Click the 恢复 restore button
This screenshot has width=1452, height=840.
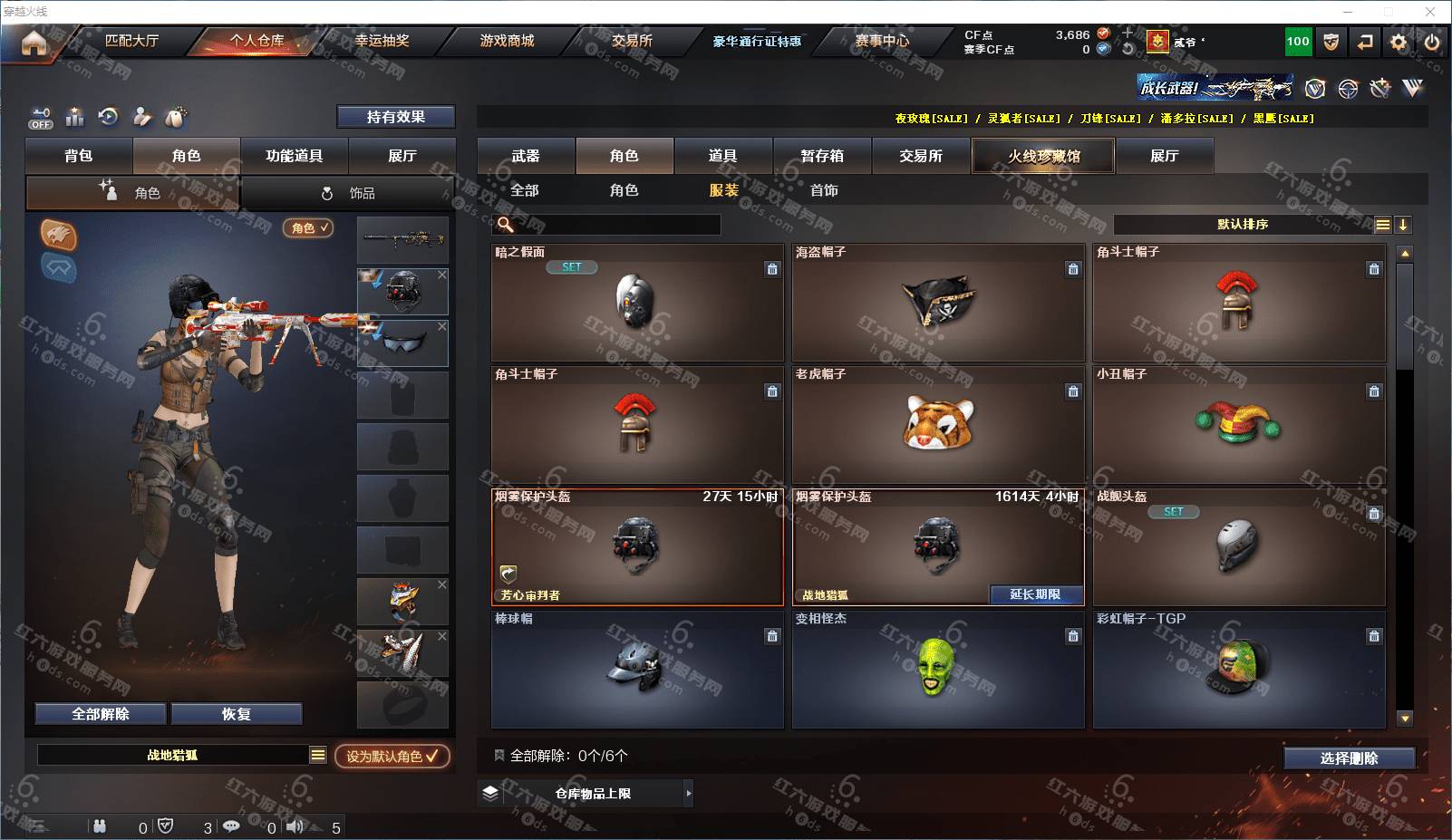click(x=236, y=714)
